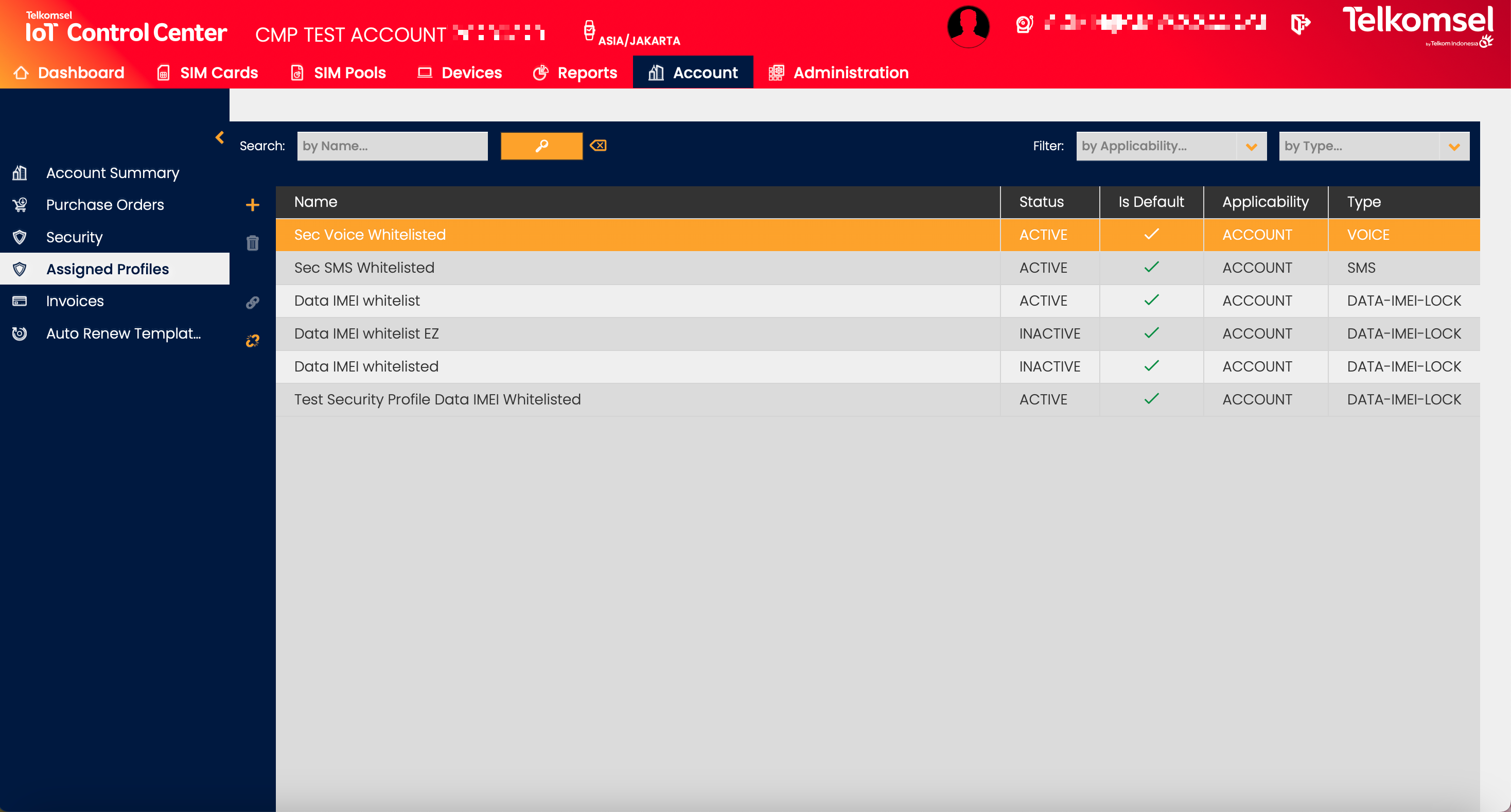1511x812 pixels.
Task: Open the filter by Applicability dropdown
Action: pyautogui.click(x=1171, y=146)
